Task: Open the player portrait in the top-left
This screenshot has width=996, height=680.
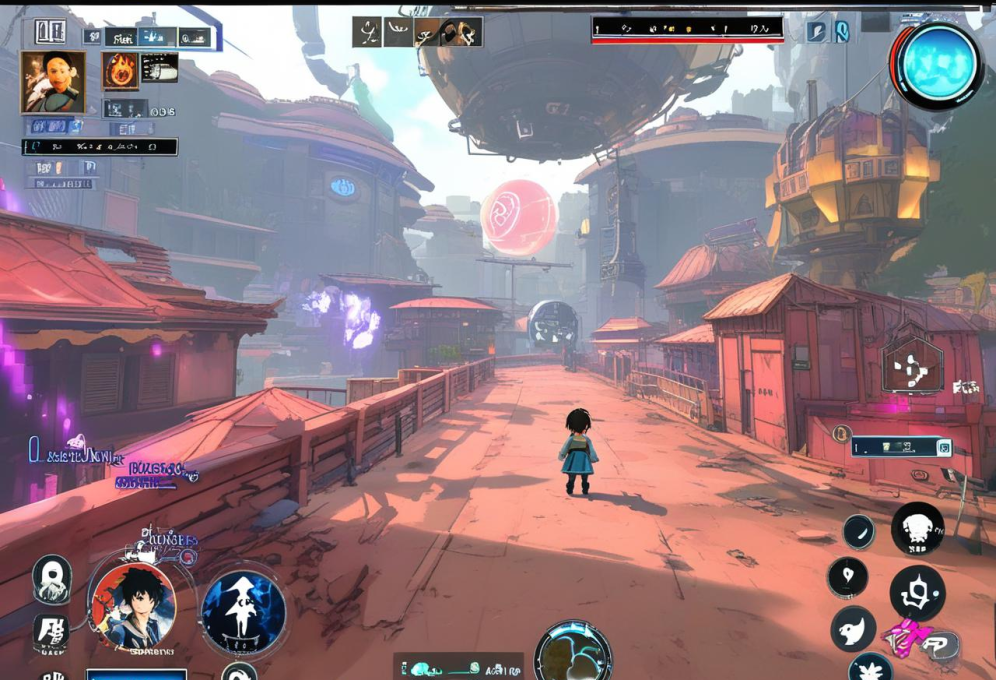Action: pyautogui.click(x=52, y=81)
